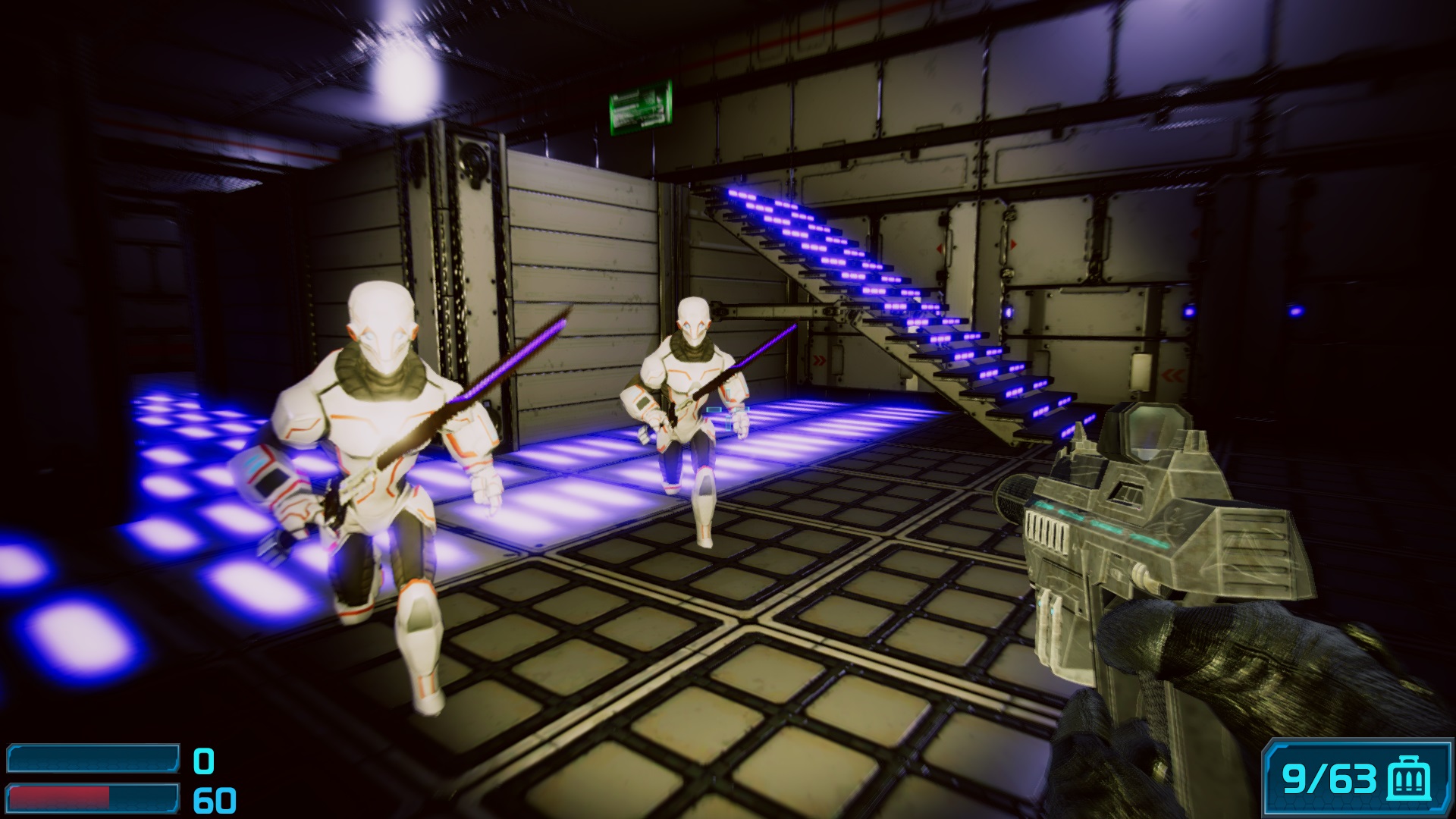Click the white wall lamp on the right

point(1142,369)
